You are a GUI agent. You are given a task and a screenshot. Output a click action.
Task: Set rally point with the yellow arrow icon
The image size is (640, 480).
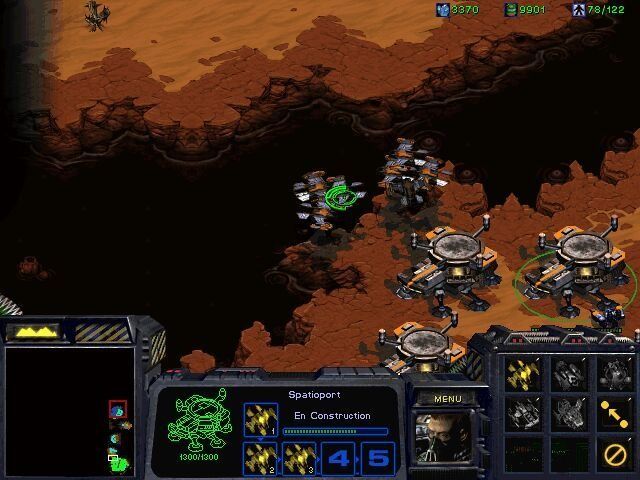point(616,413)
